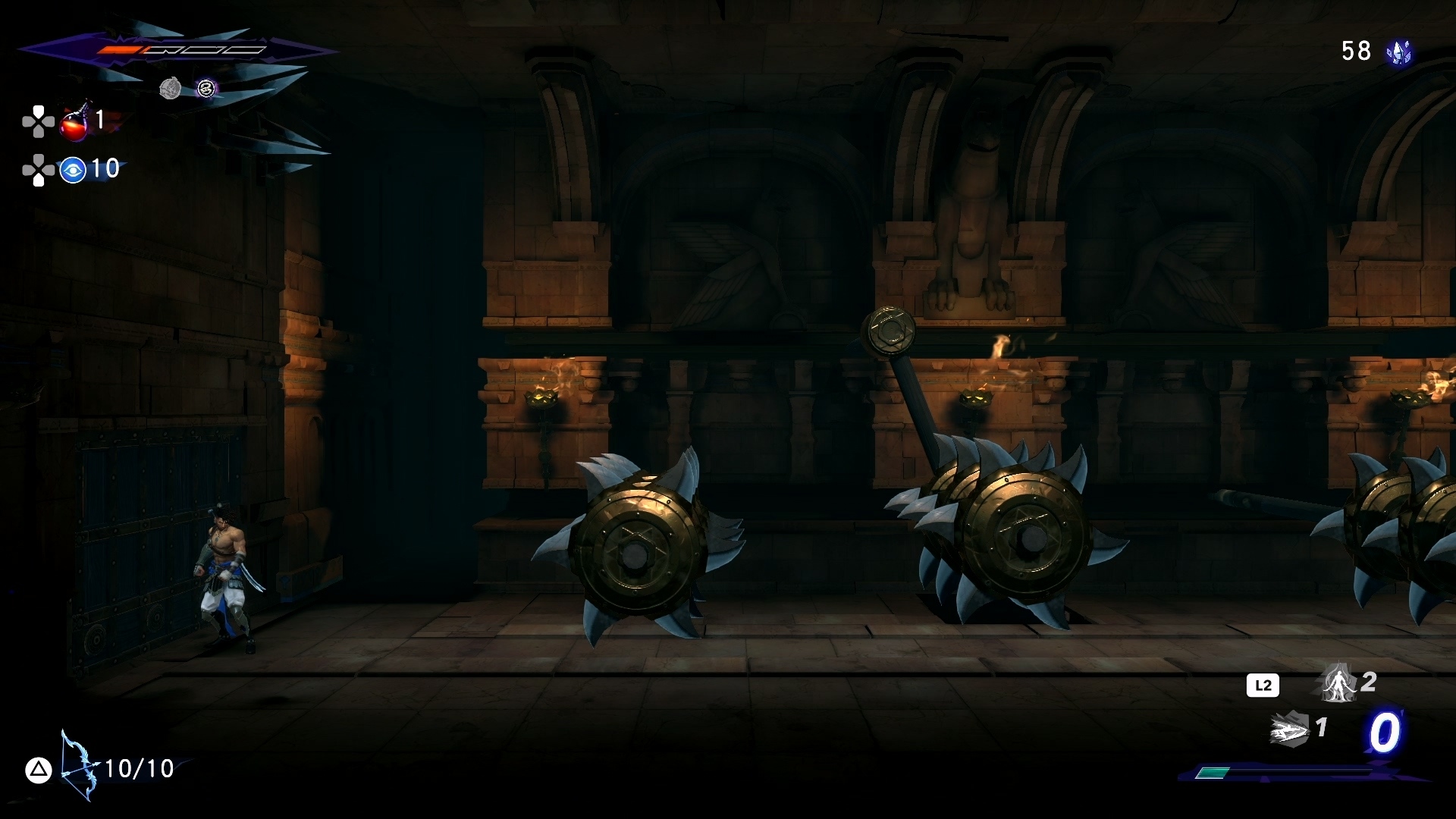
Task: Click the grey round amulet icon
Action: (171, 89)
